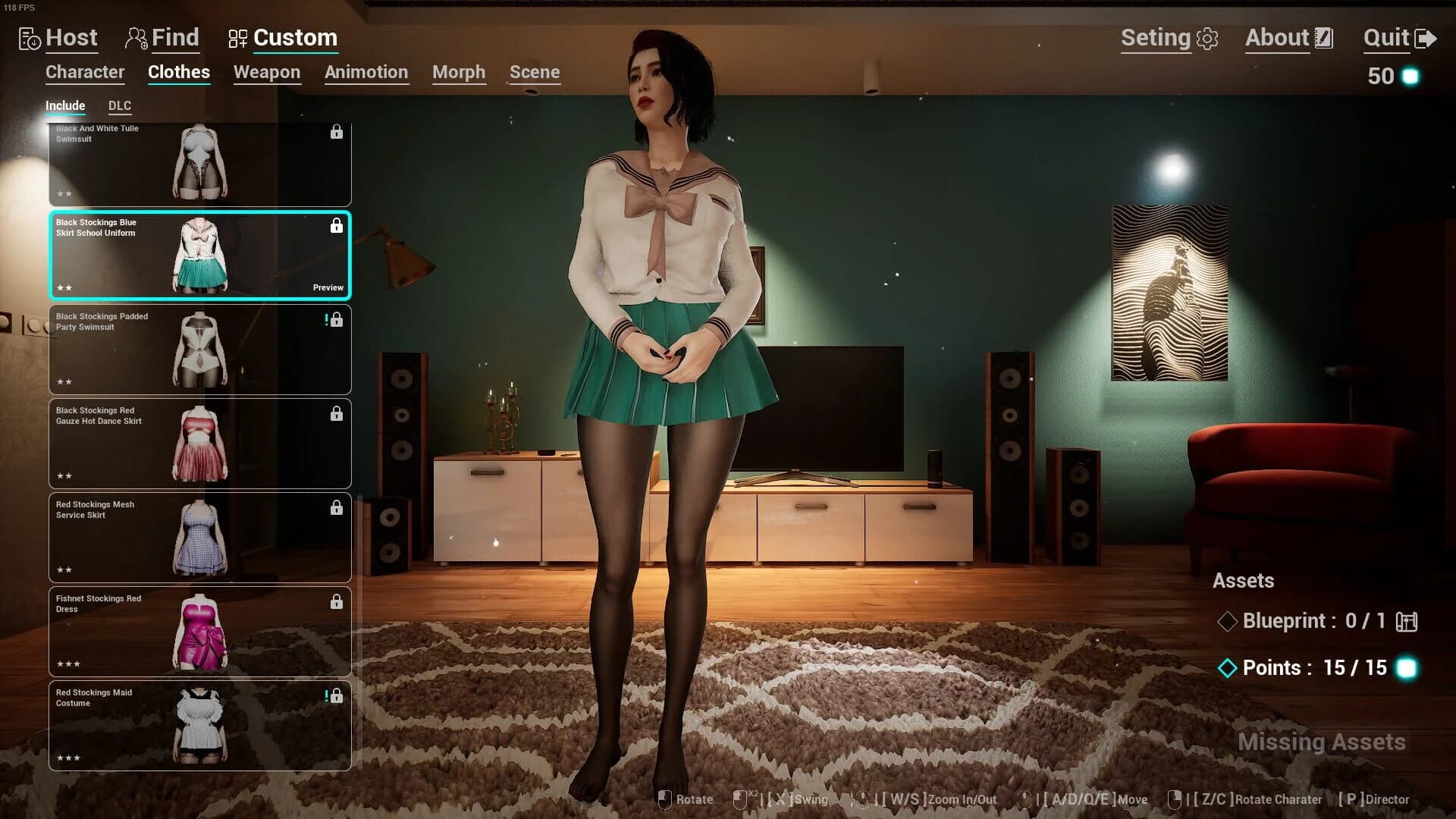
Task: Unlock the Red Stockings Maid Costume
Action: pyautogui.click(x=337, y=695)
